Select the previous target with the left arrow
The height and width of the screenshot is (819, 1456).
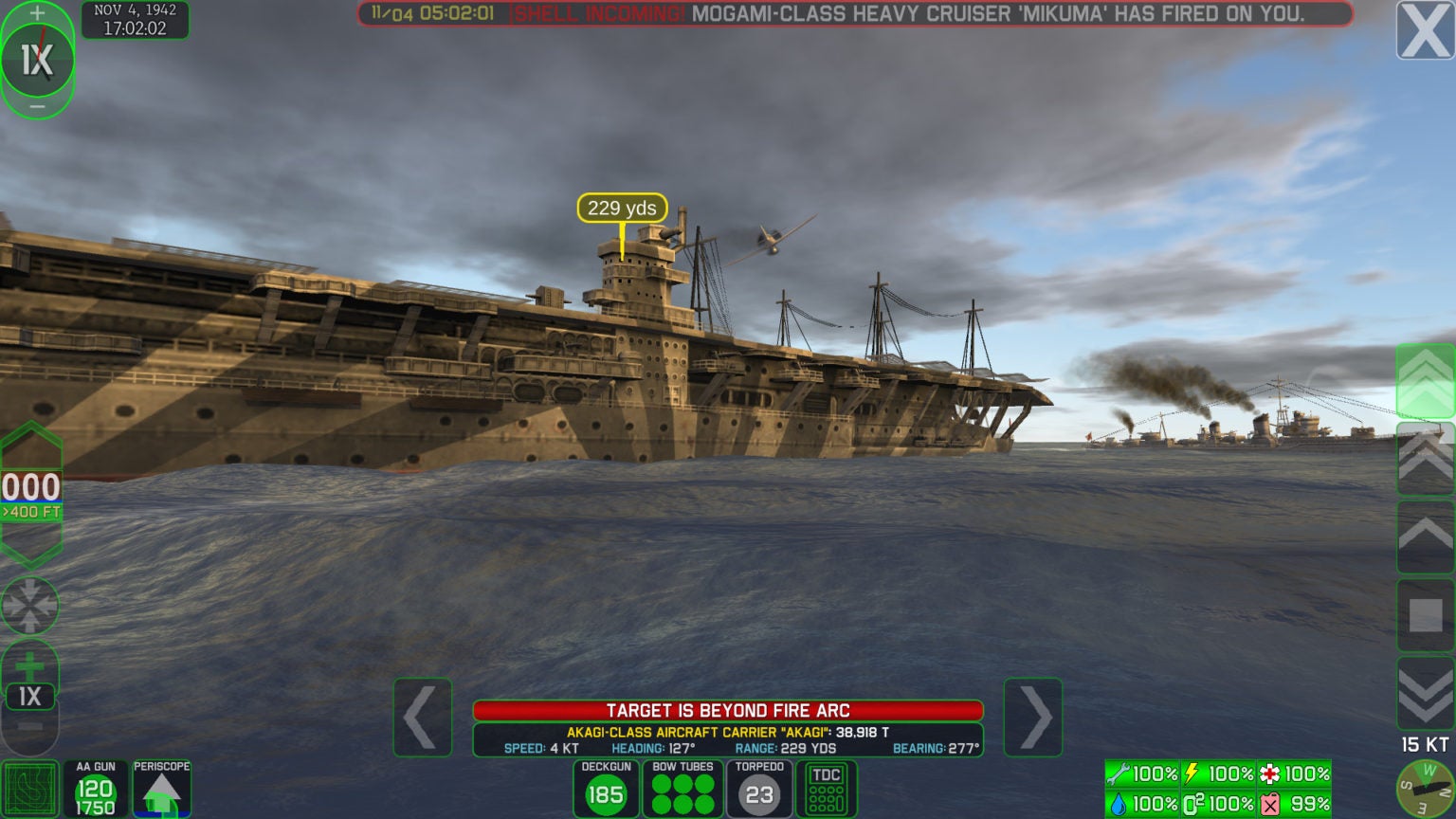(x=422, y=718)
